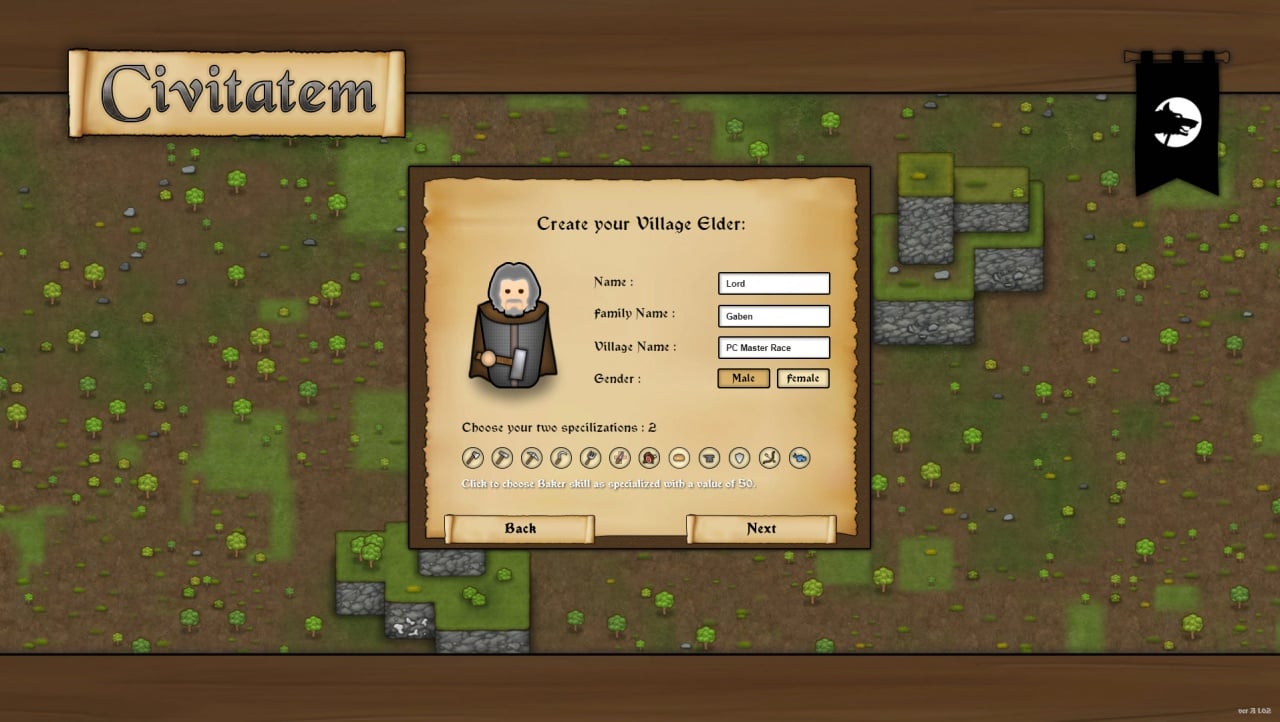Proceed using the Next button

[761, 529]
